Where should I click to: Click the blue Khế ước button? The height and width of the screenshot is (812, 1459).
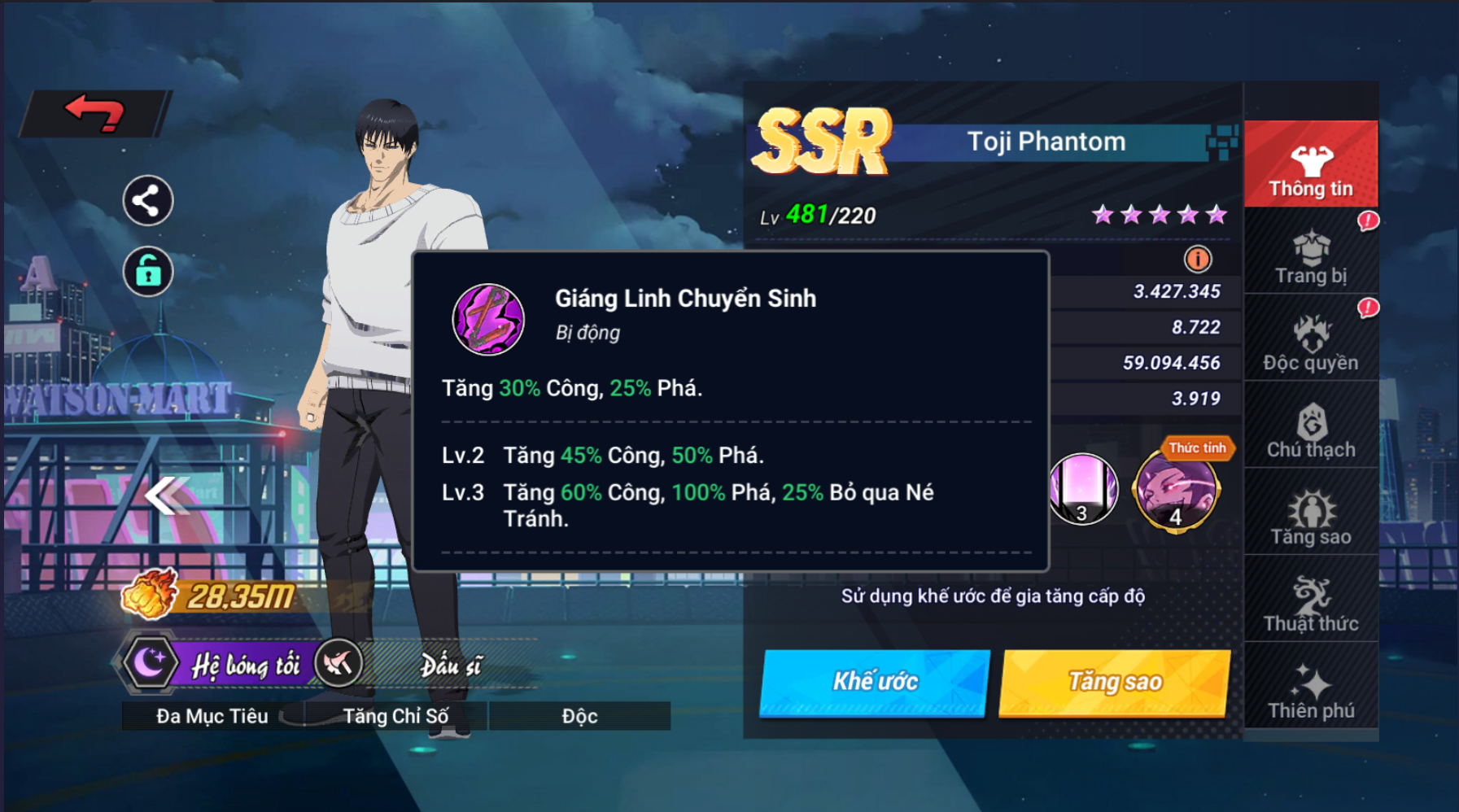pyautogui.click(x=875, y=682)
